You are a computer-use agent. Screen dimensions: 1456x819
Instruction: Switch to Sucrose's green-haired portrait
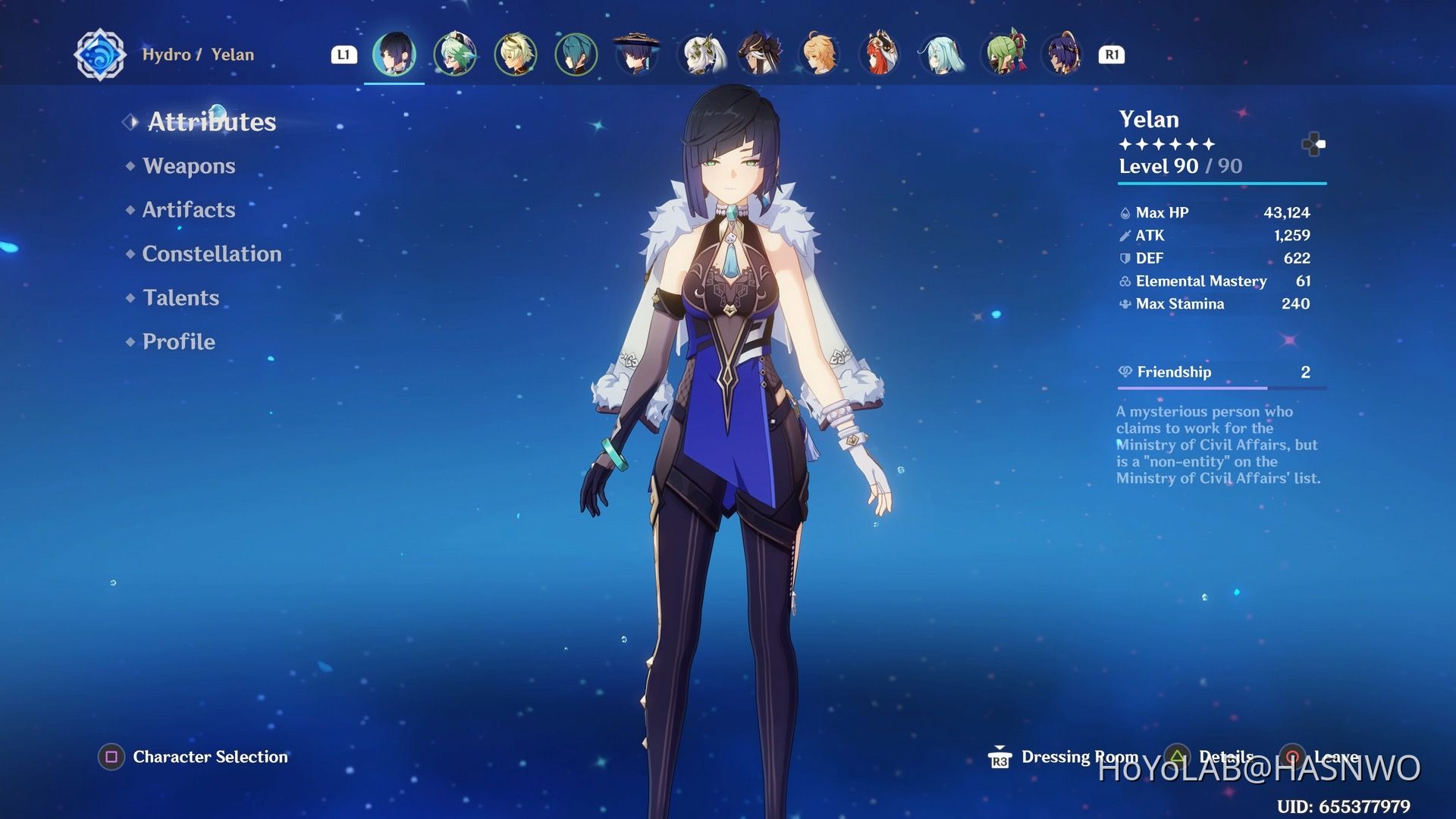455,54
